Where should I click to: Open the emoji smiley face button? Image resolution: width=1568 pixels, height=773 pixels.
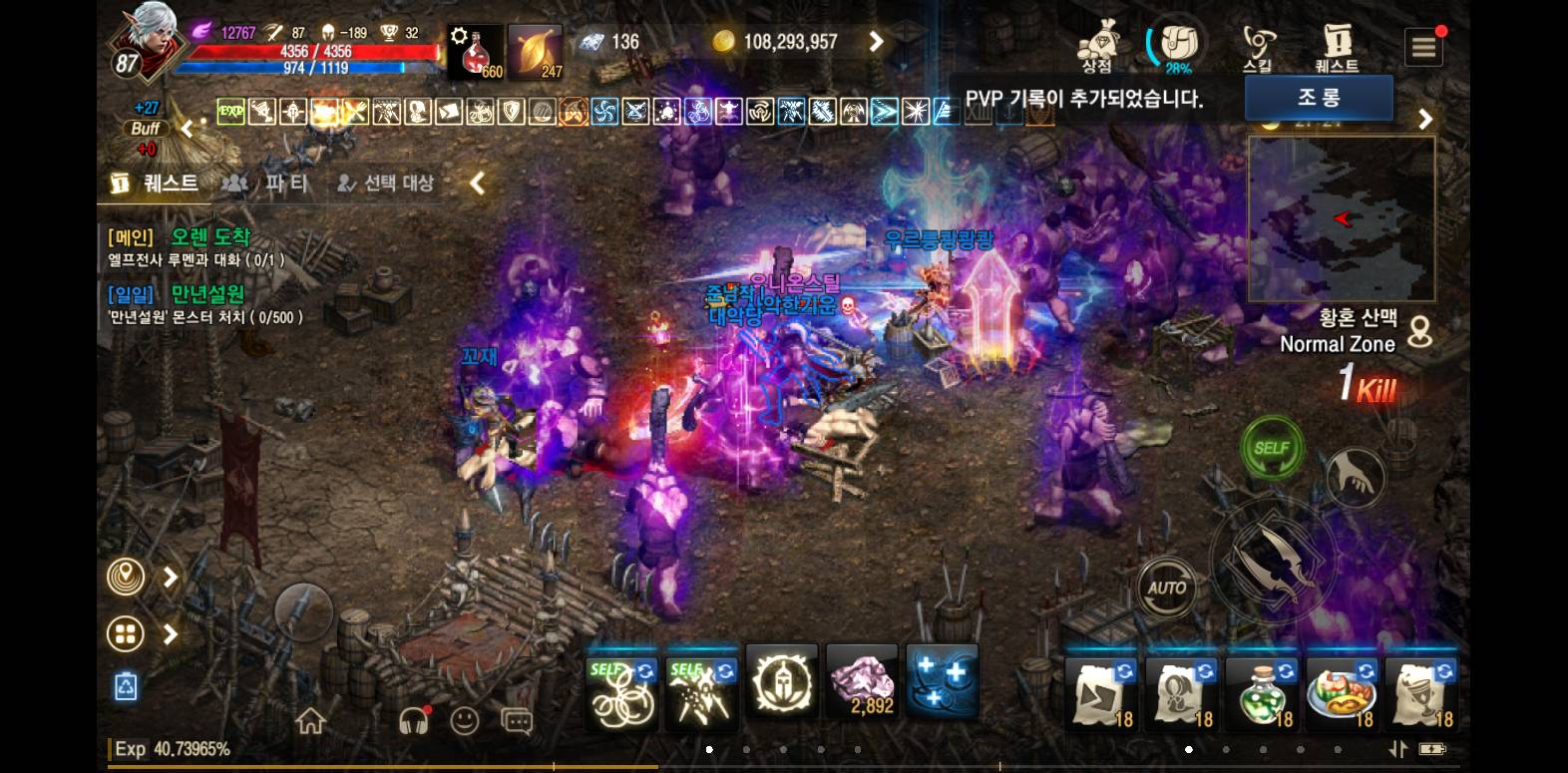(x=464, y=720)
